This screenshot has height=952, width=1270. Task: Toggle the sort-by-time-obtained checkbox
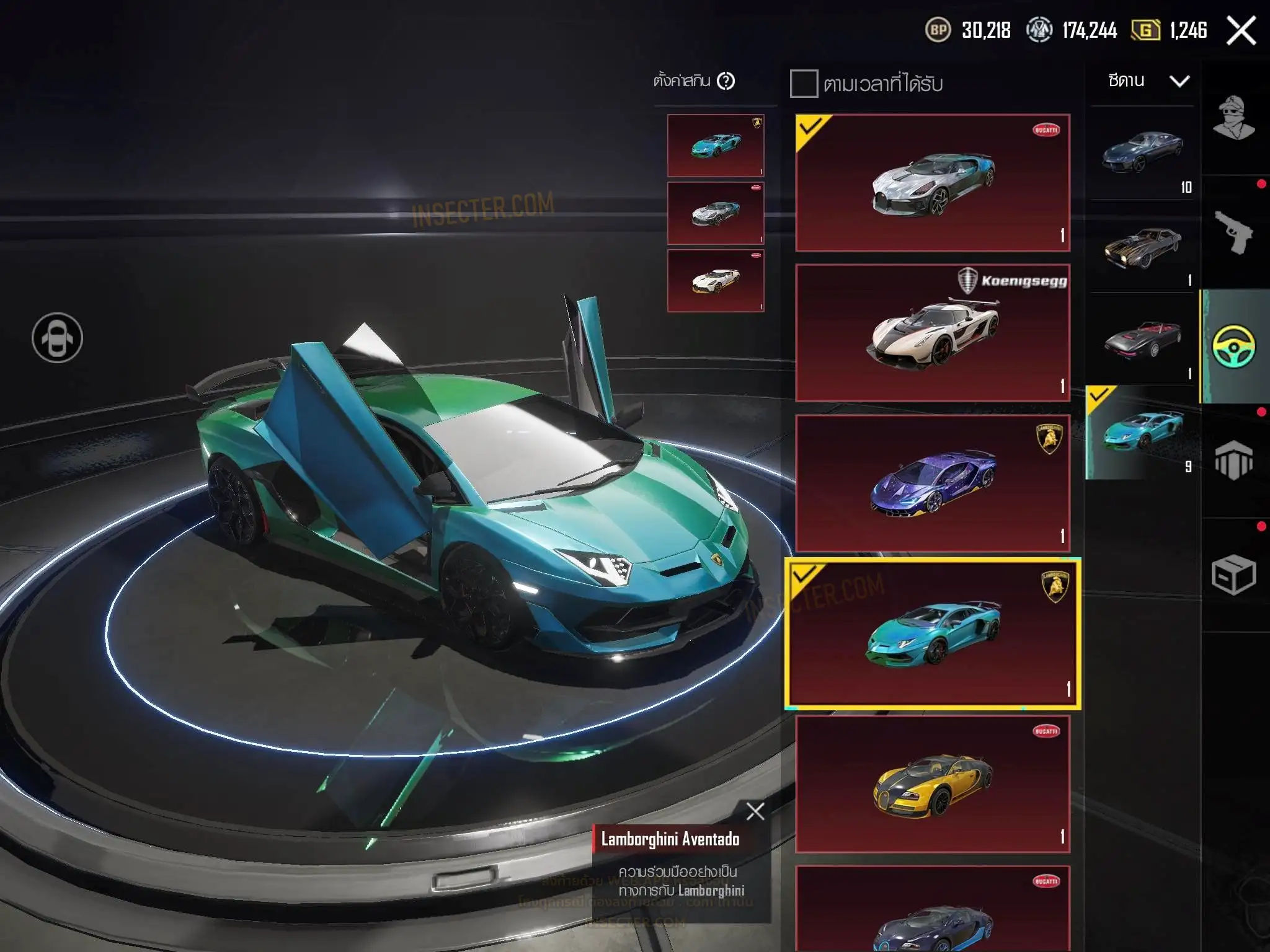(804, 84)
